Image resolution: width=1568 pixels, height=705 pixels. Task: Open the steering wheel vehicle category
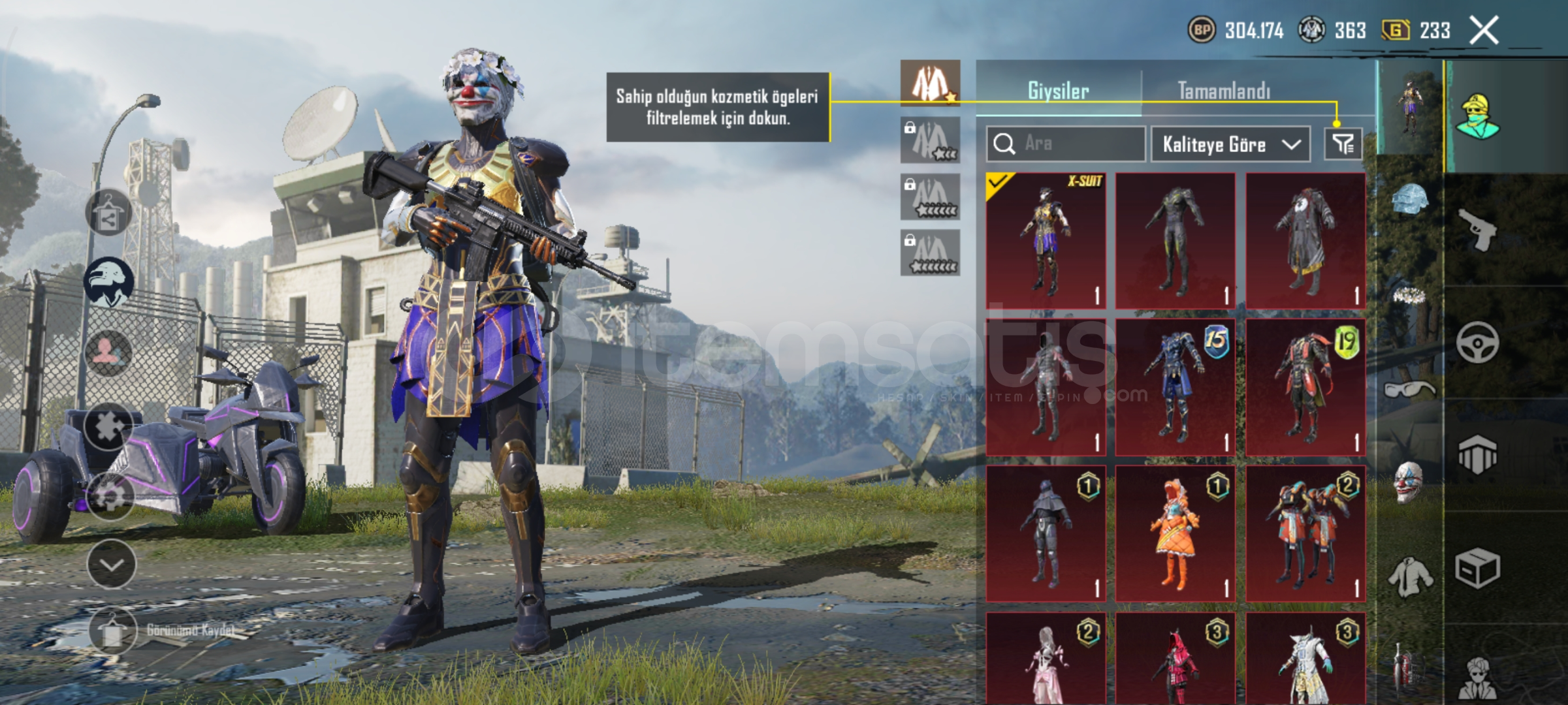click(1477, 342)
